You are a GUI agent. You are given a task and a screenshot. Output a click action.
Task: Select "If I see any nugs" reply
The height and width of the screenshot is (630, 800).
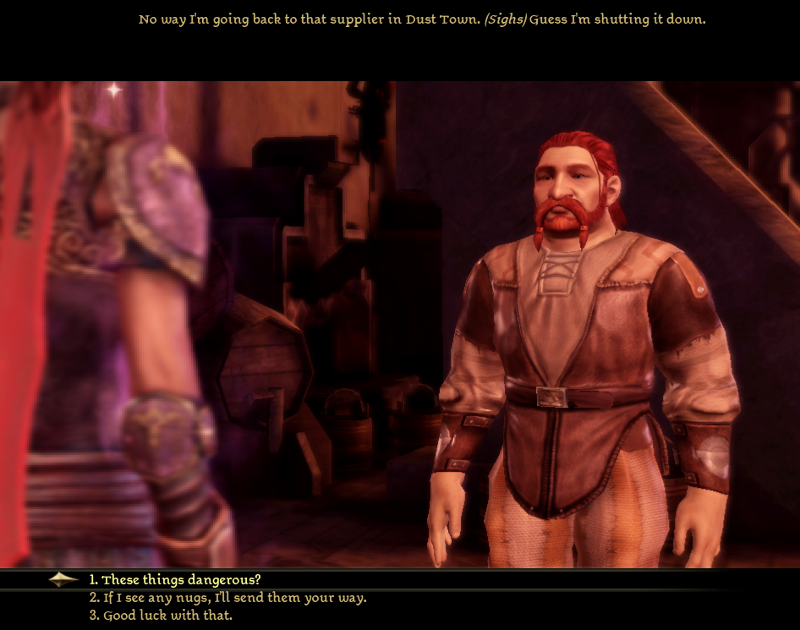[x=227, y=598]
